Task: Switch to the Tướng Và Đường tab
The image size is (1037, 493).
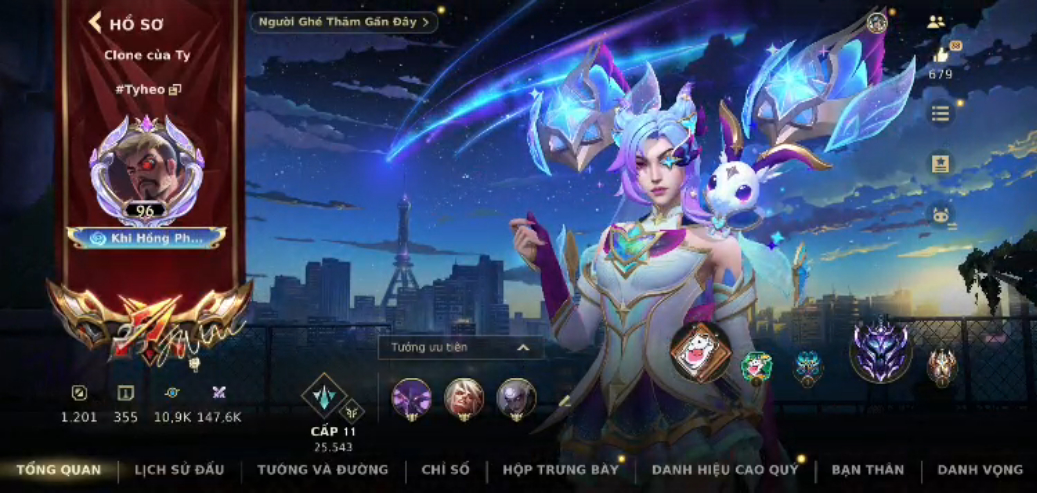Action: click(322, 470)
